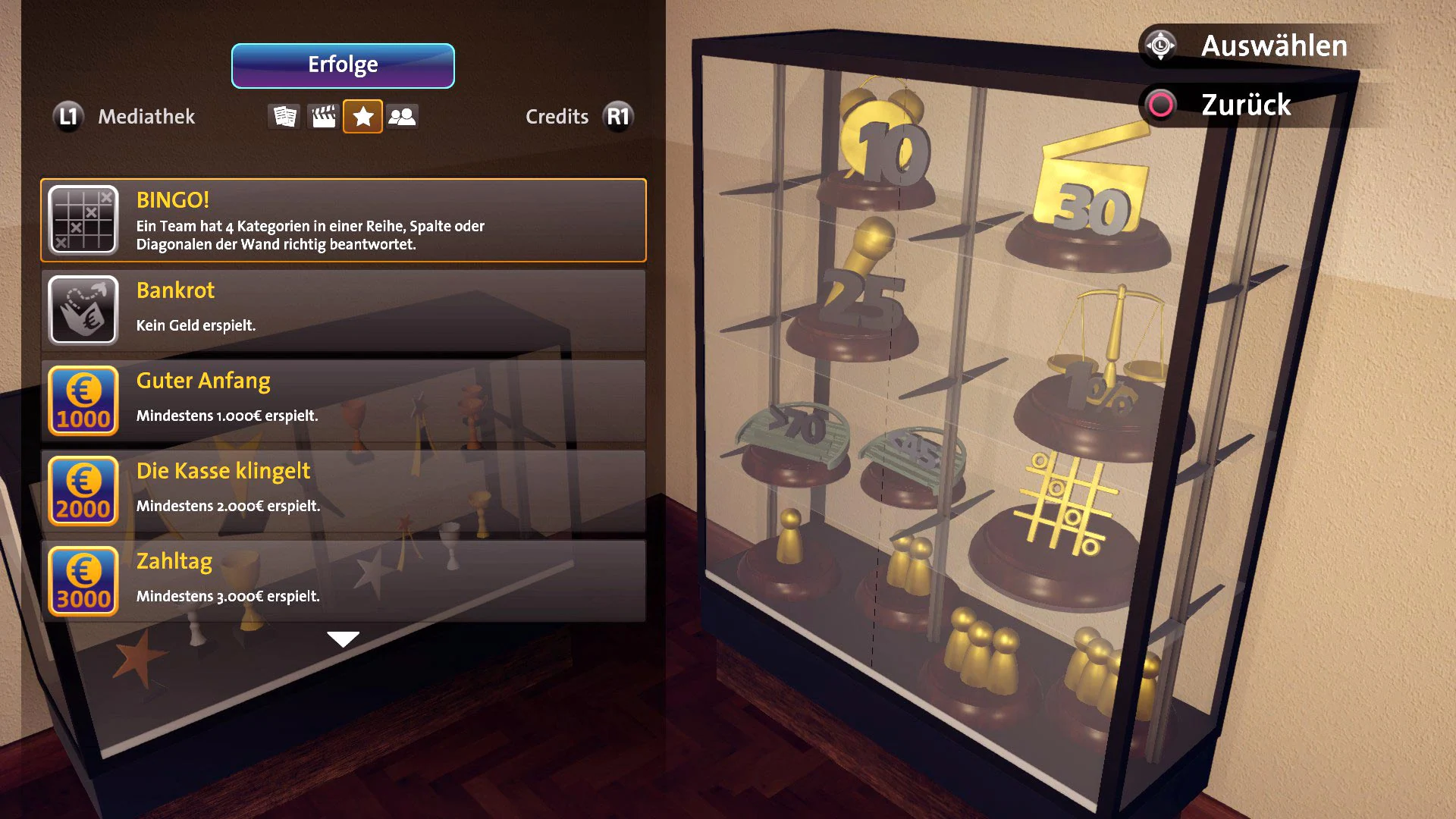Screen dimensions: 1456x819
Task: Select the two-person players category icon
Action: [402, 116]
